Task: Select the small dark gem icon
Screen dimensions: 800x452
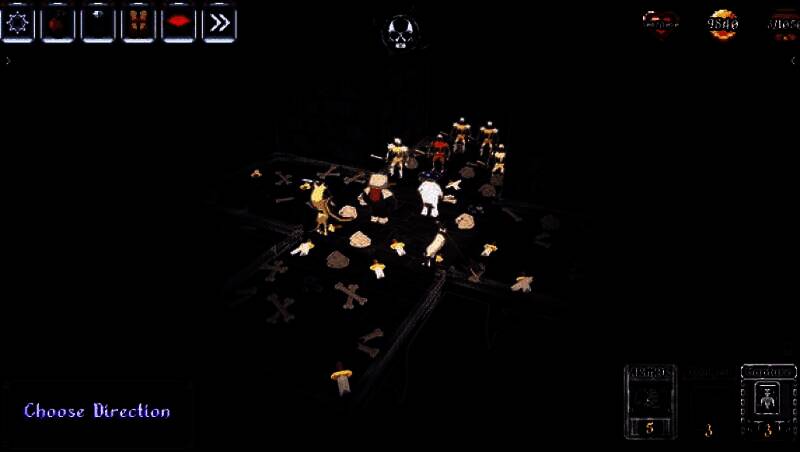Action: 98,22
